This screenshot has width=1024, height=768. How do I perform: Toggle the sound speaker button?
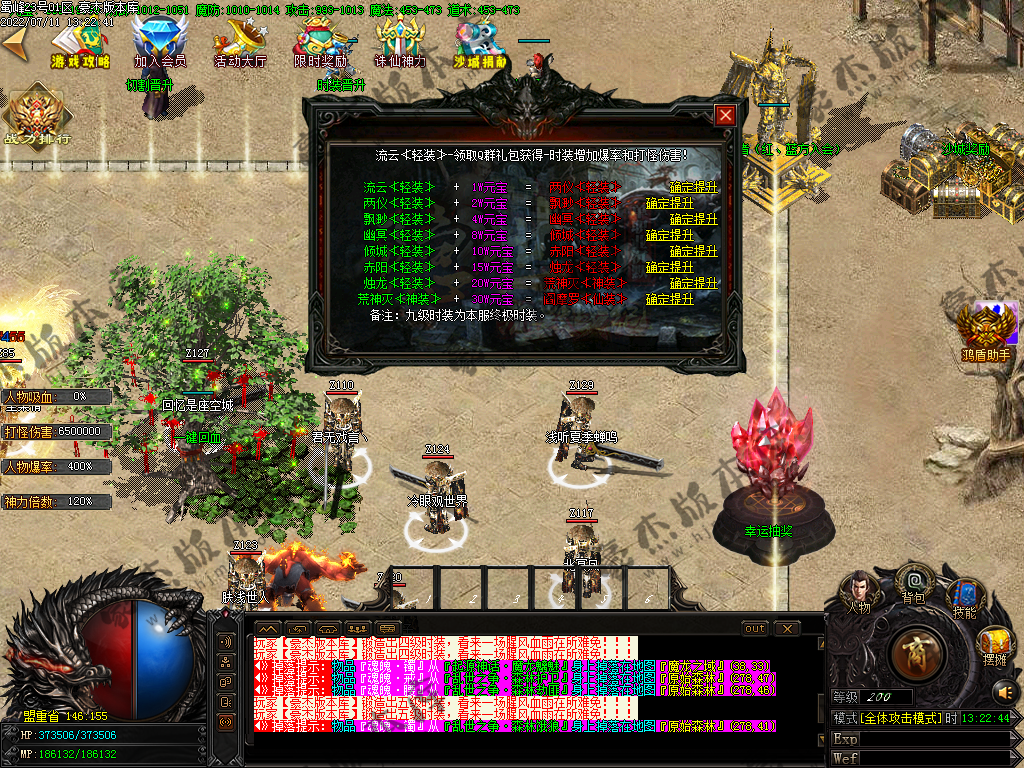(x=1003, y=691)
